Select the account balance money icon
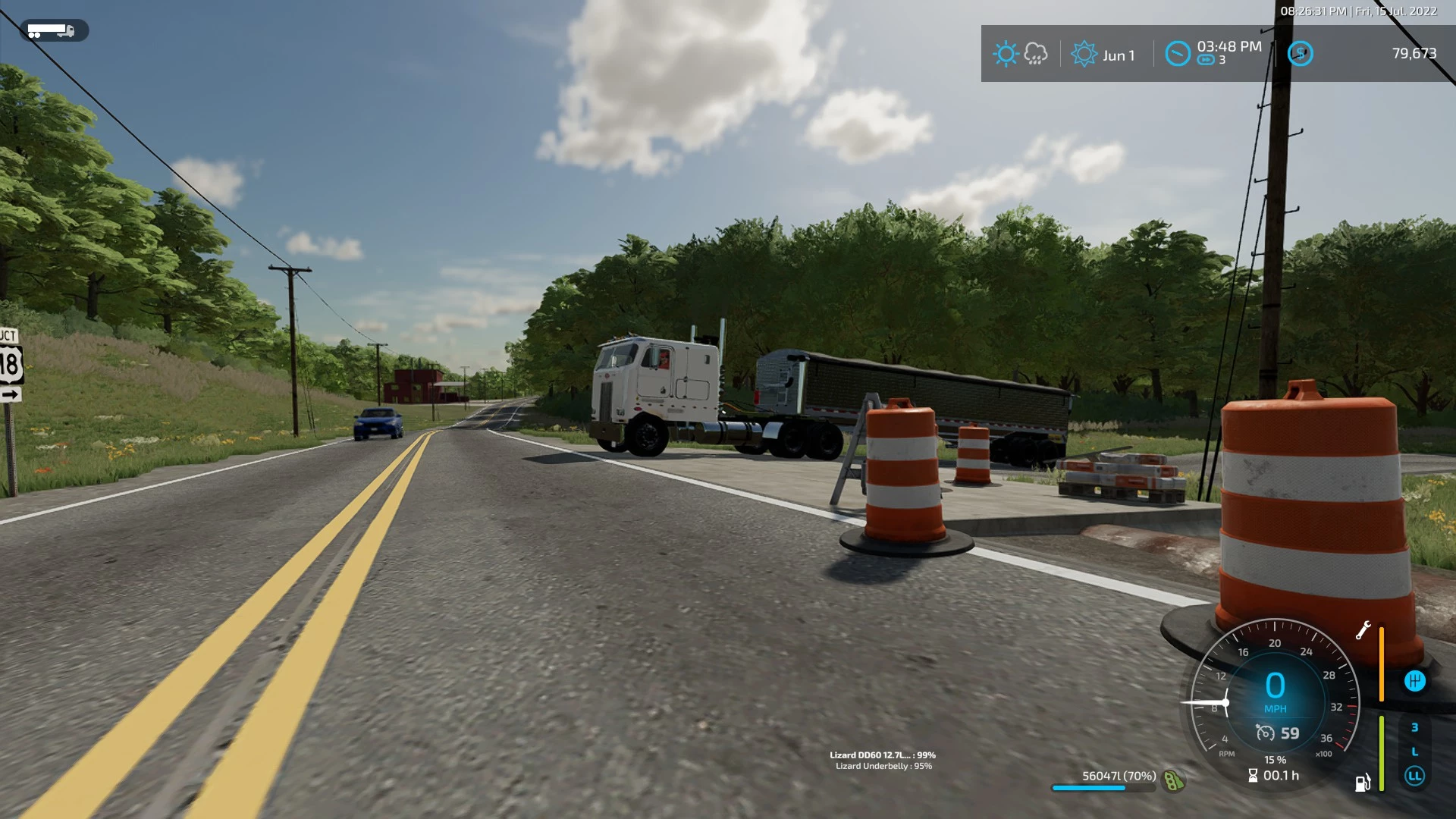1456x819 pixels. [x=1300, y=54]
